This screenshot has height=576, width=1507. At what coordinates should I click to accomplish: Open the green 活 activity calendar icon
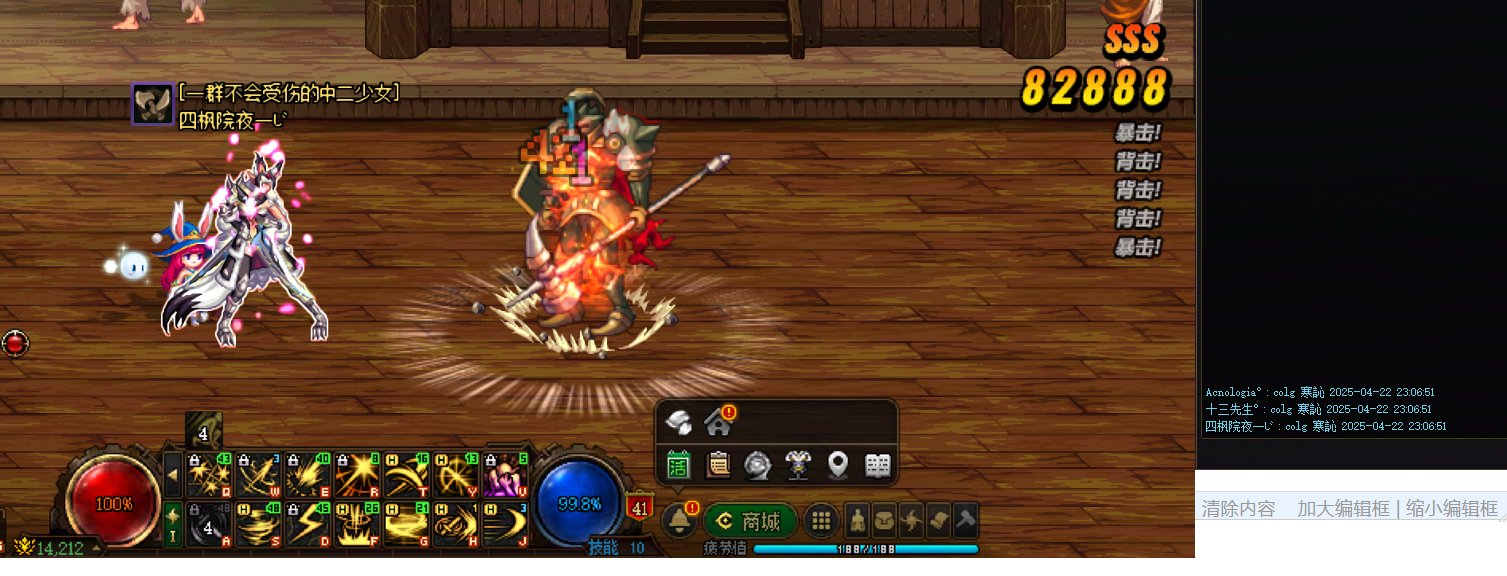(678, 465)
